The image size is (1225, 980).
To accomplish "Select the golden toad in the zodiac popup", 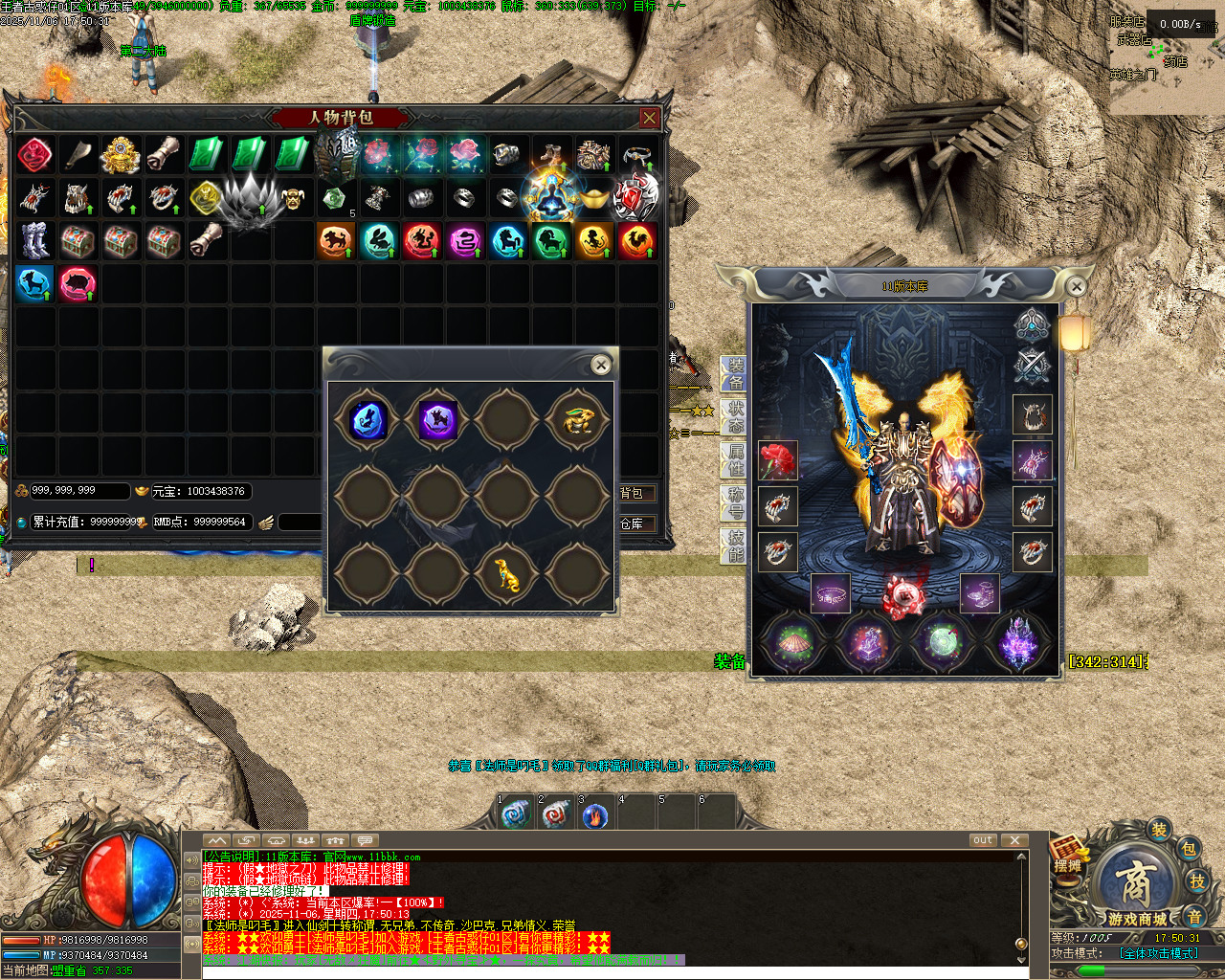I will tap(578, 419).
